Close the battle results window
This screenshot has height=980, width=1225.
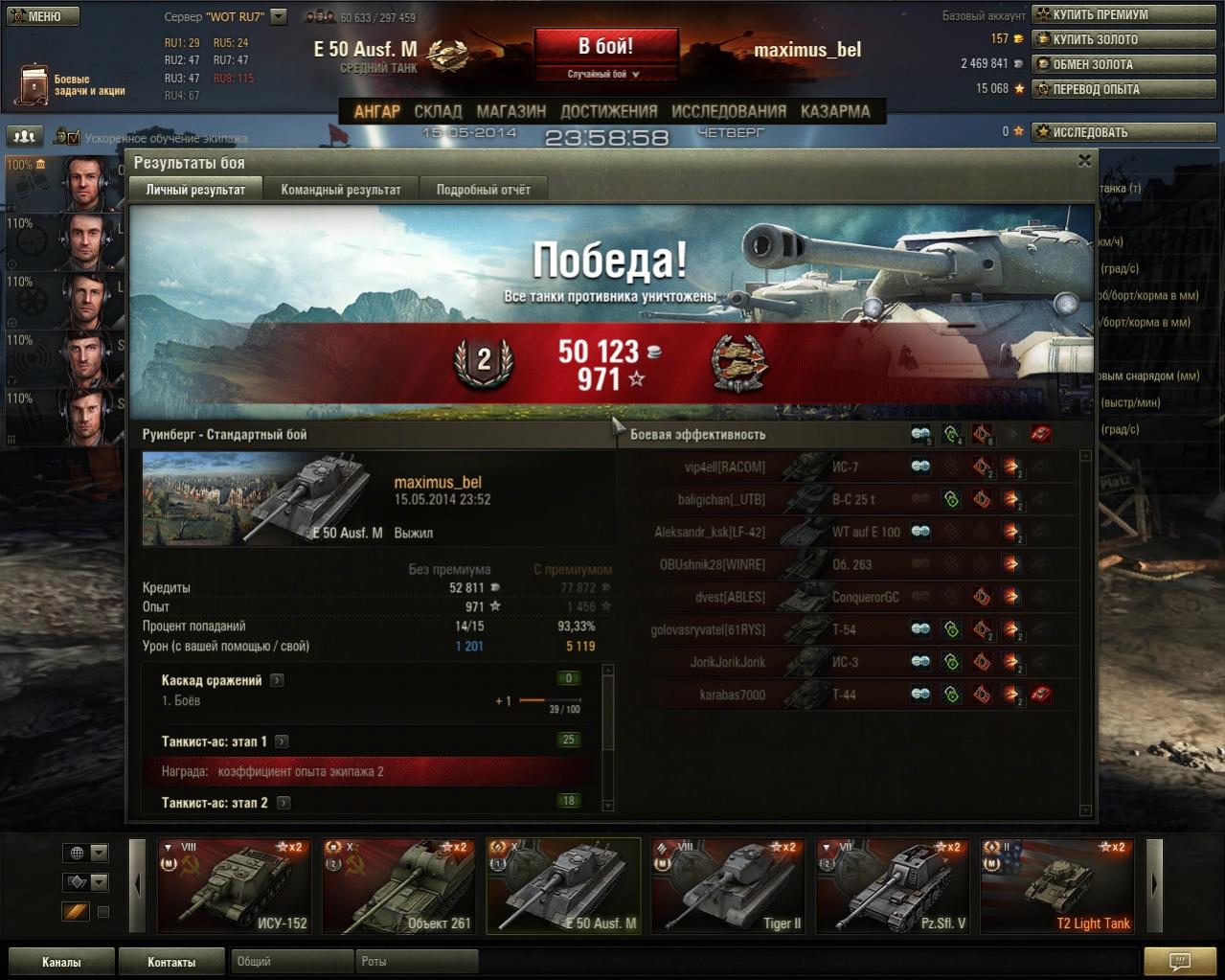click(1084, 161)
